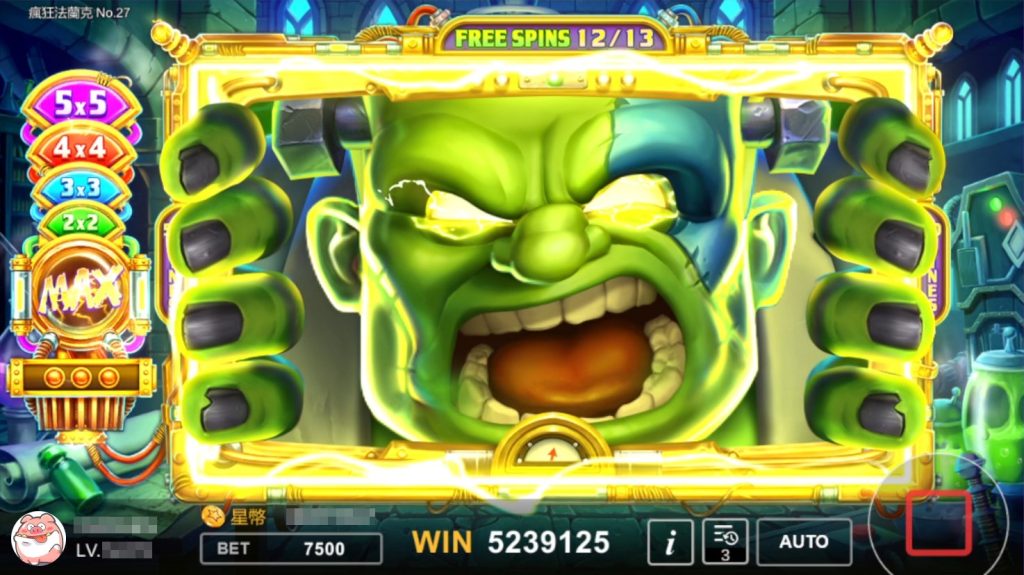Click the red square stop button
Image resolution: width=1024 pixels, height=575 pixels.
pyautogui.click(x=939, y=521)
